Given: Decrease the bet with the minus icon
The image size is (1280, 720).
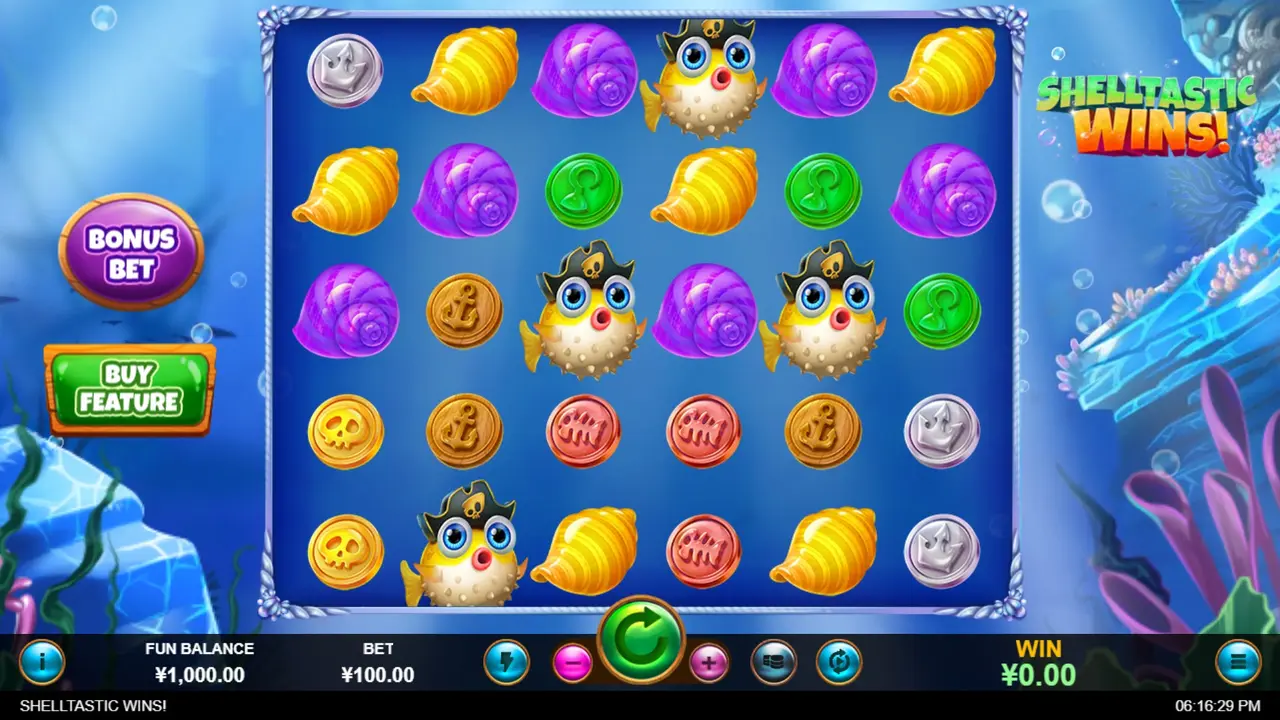Looking at the screenshot, I should (572, 661).
